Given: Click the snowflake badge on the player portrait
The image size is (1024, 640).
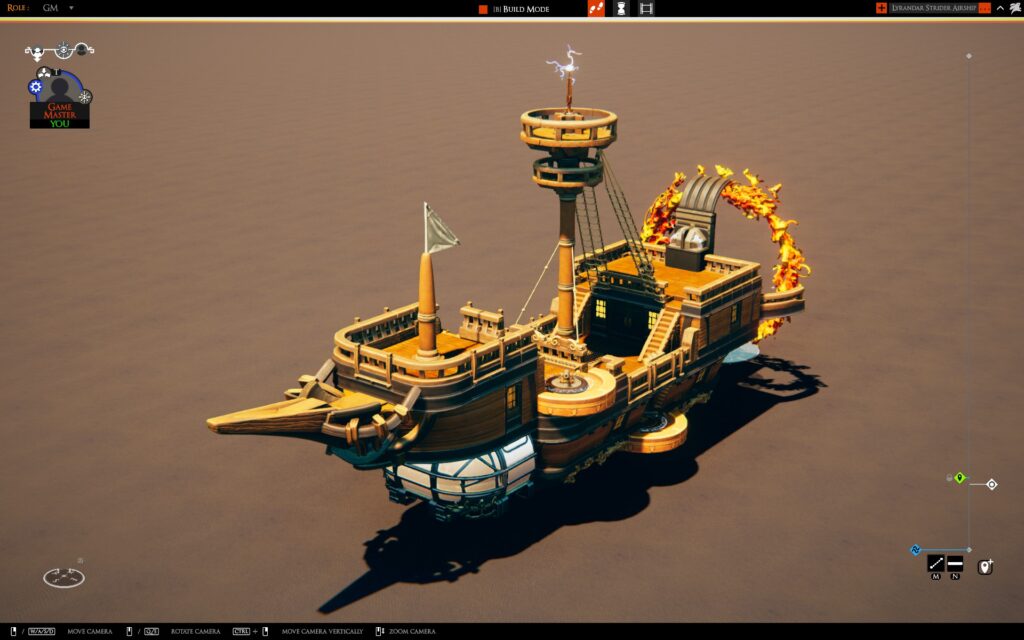Looking at the screenshot, I should pos(85,97).
